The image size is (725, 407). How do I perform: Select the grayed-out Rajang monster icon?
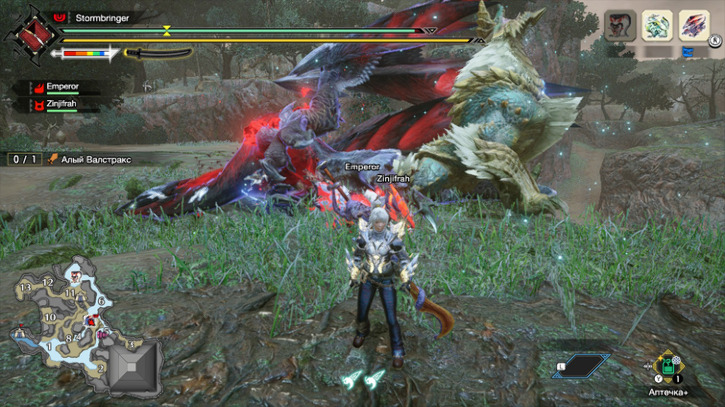pos(621,25)
